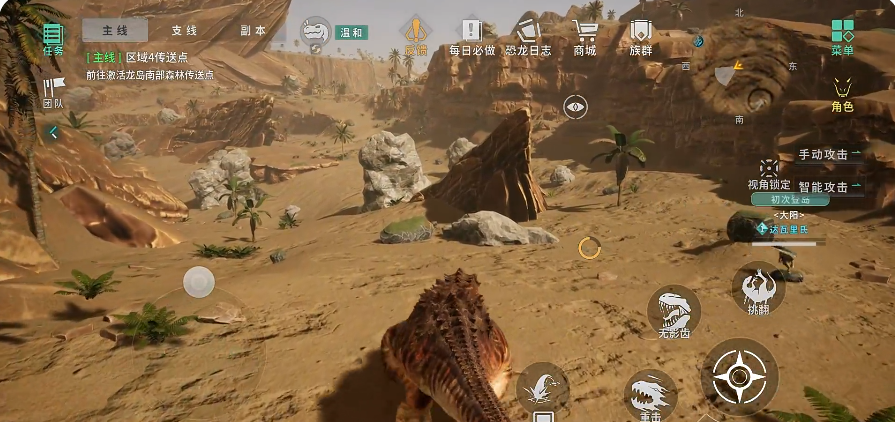Switch to the 副本 dungeon tab
Viewport: 895px width, 422px height.
click(253, 31)
